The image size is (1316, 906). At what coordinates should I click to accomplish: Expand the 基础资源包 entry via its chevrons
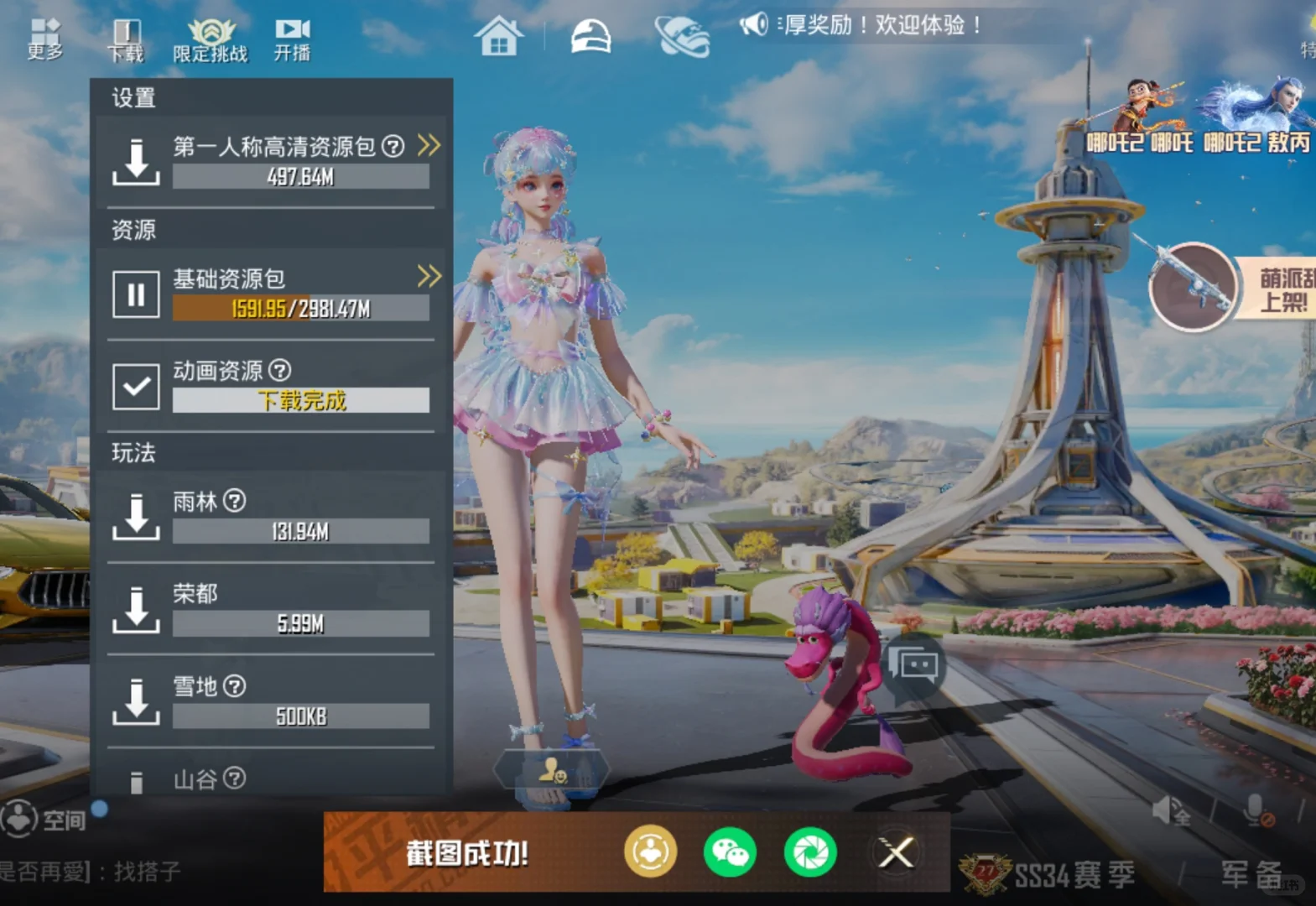(430, 277)
